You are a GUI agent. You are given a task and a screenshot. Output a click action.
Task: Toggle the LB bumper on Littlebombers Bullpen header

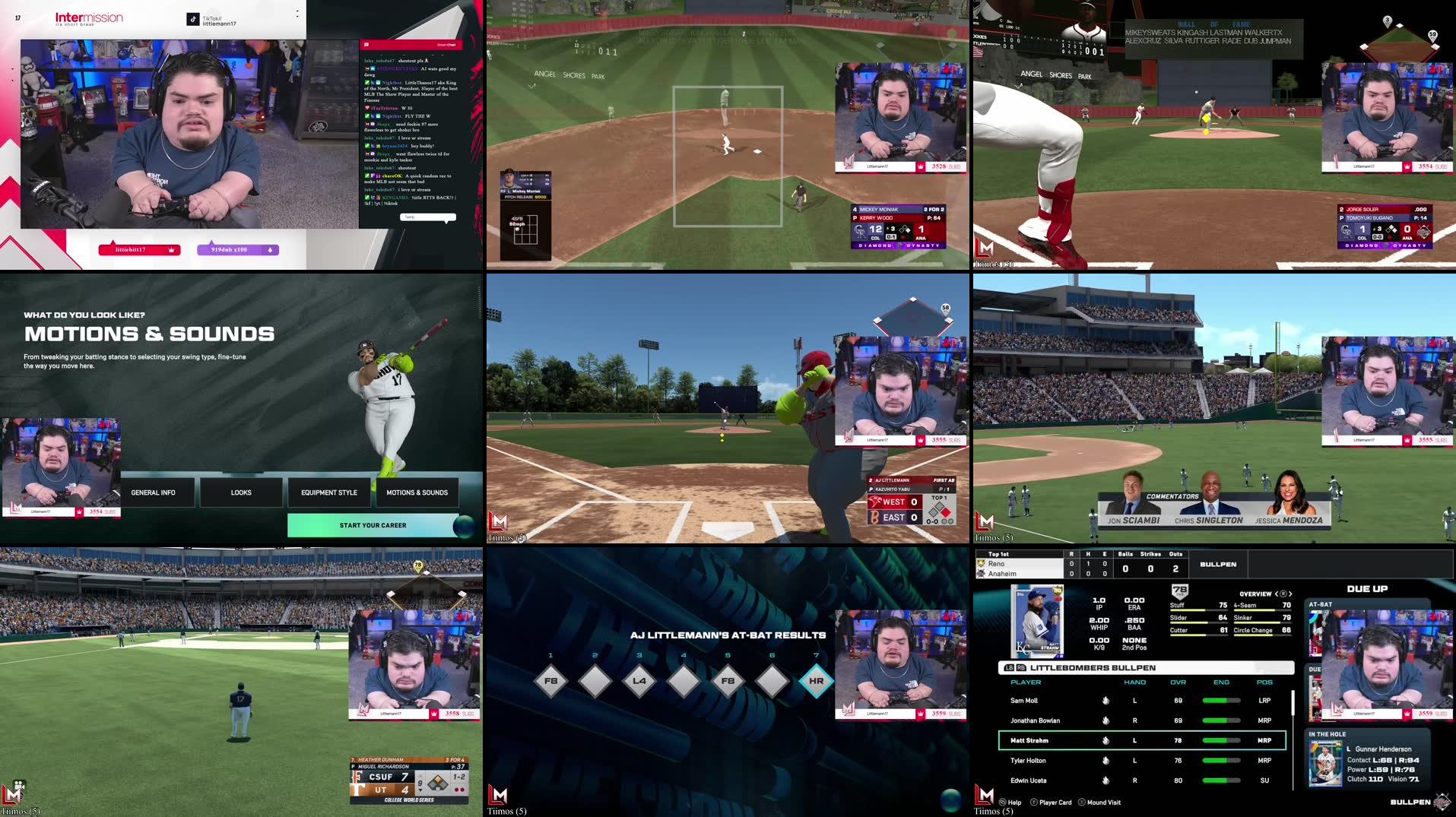tap(1009, 668)
